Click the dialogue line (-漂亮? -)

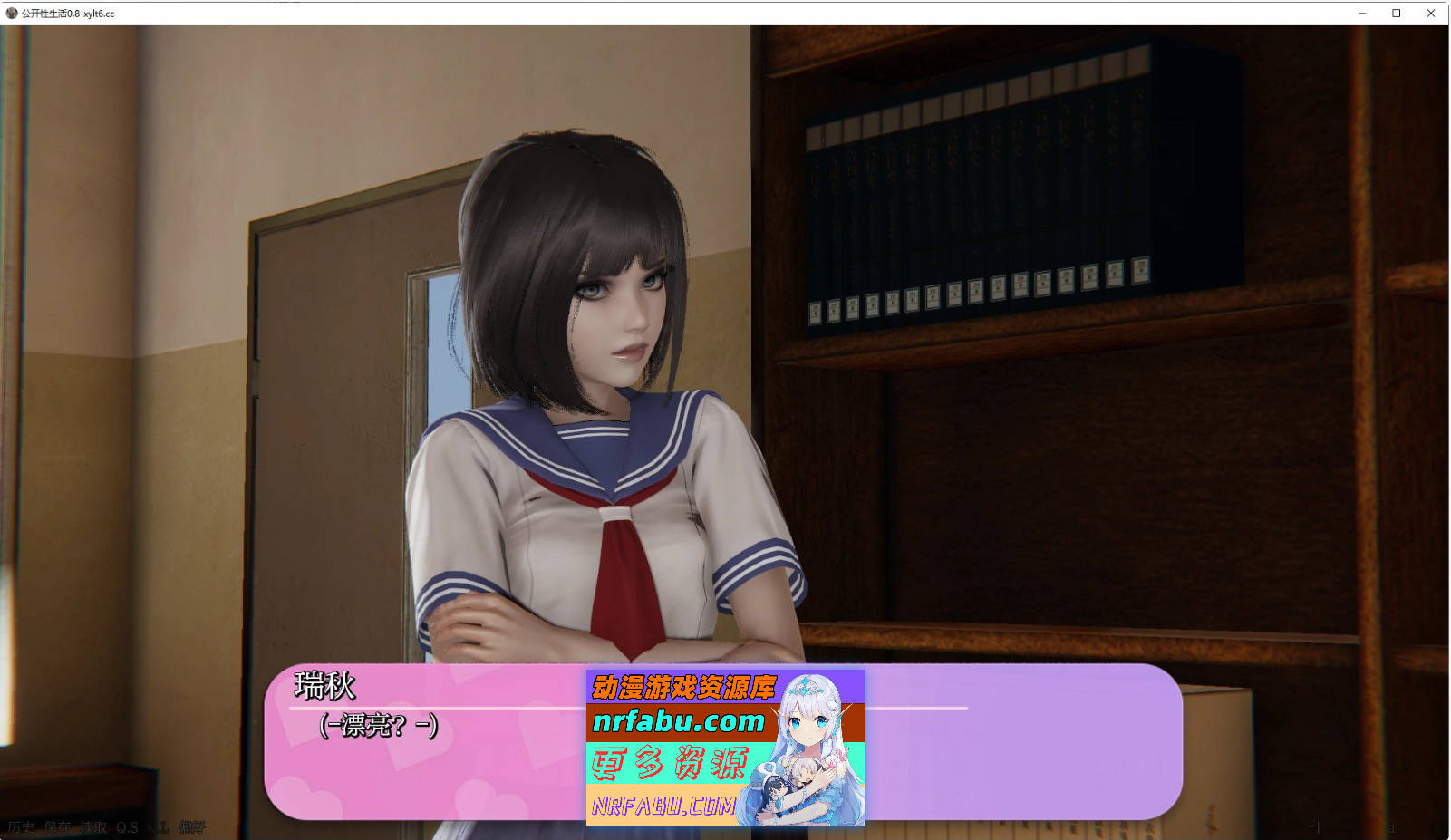point(377,725)
